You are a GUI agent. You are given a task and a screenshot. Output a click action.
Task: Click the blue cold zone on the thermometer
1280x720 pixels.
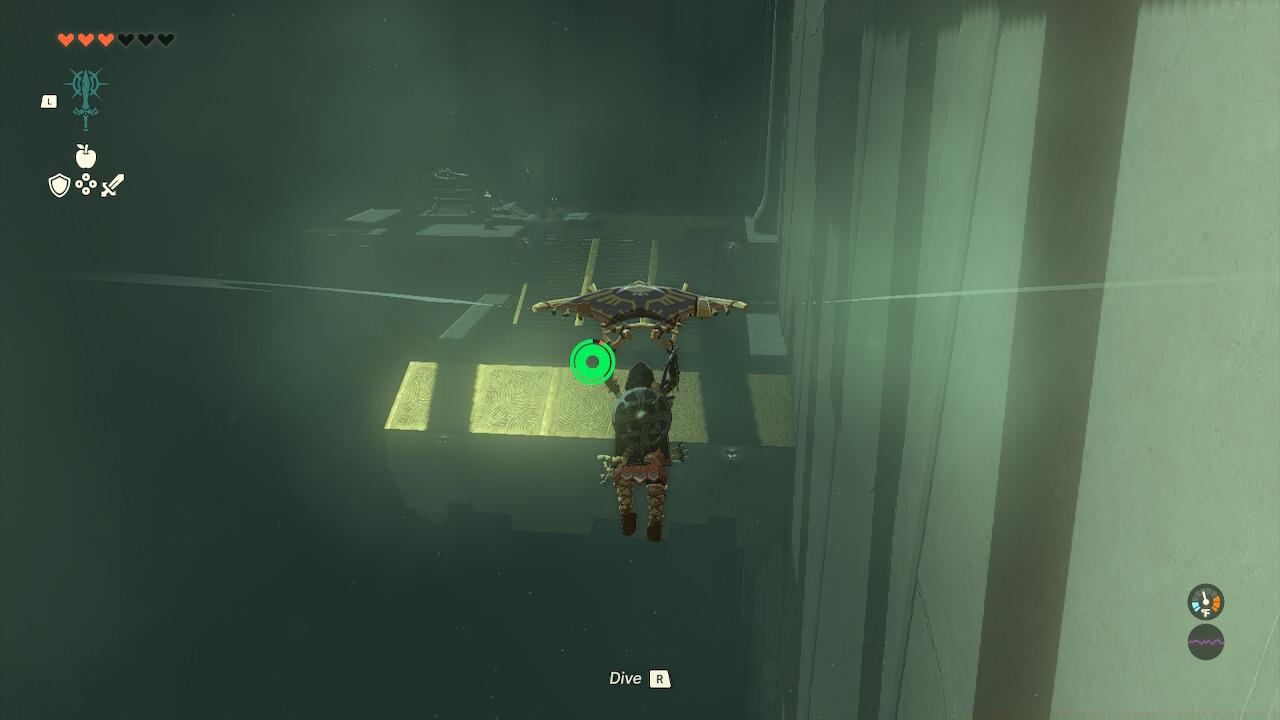[x=1195, y=605]
